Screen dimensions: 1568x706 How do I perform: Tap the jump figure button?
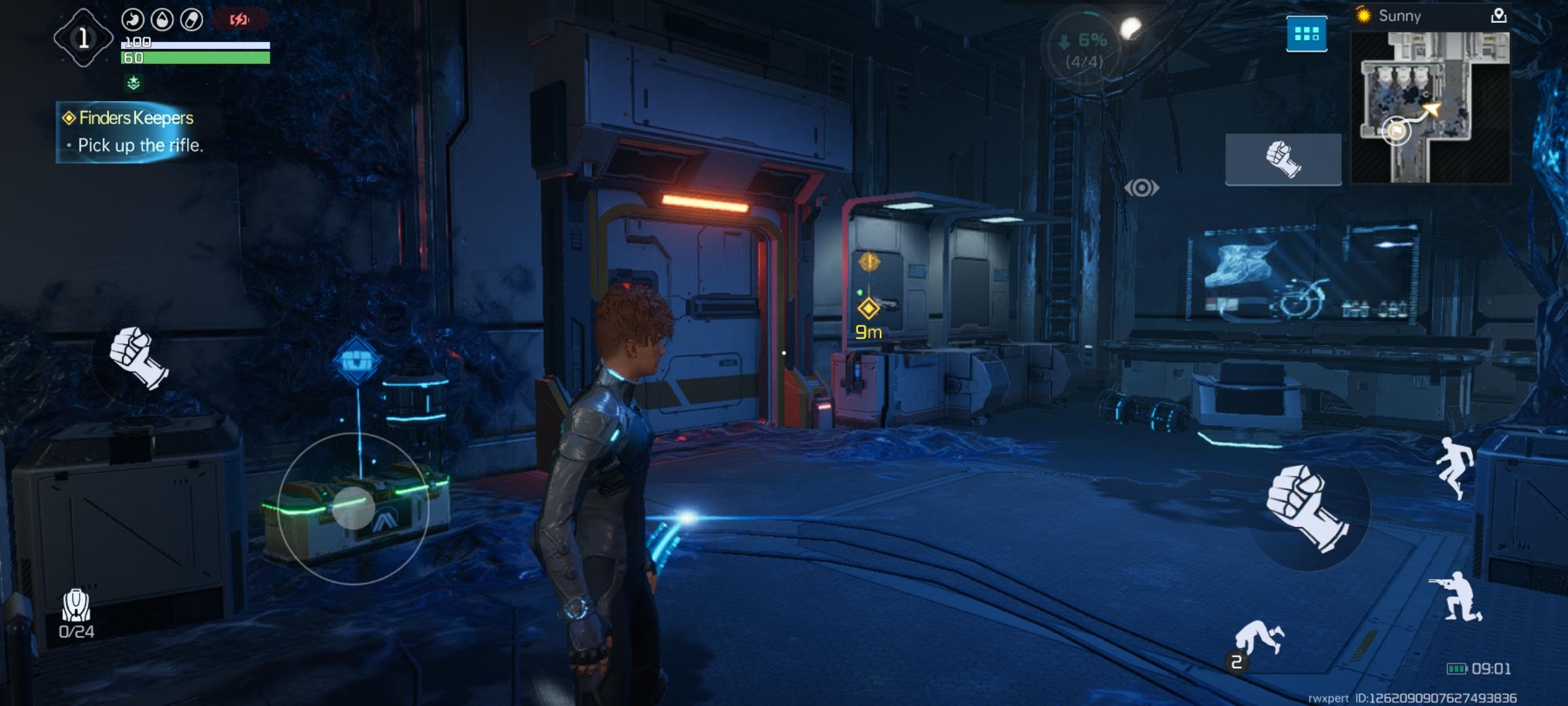1455,467
